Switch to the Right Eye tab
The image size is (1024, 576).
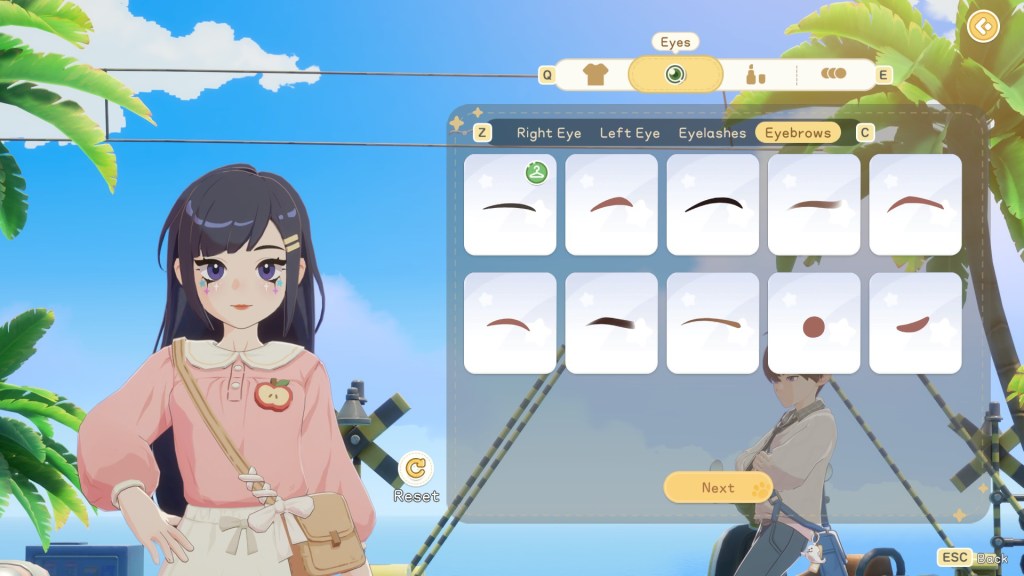(548, 133)
